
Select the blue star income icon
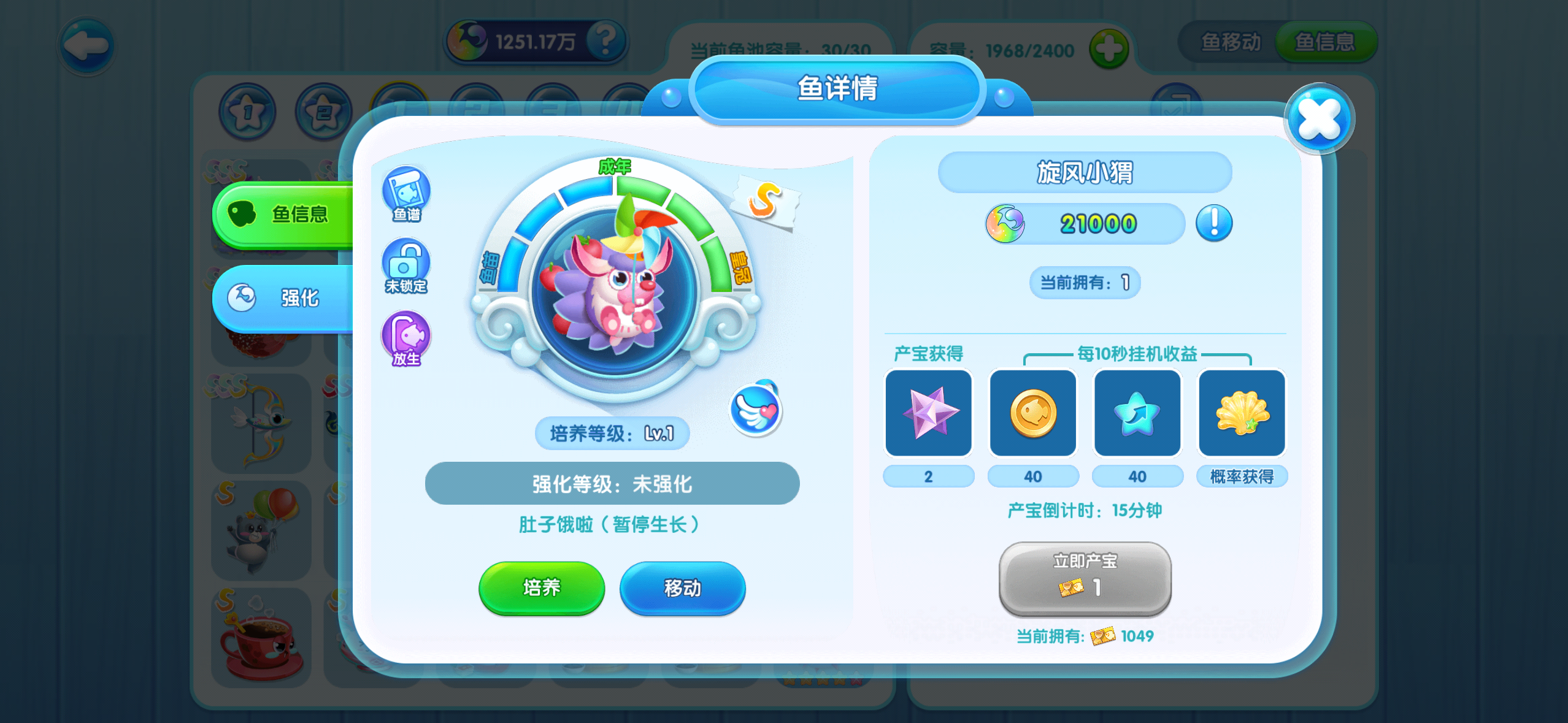tap(1137, 413)
